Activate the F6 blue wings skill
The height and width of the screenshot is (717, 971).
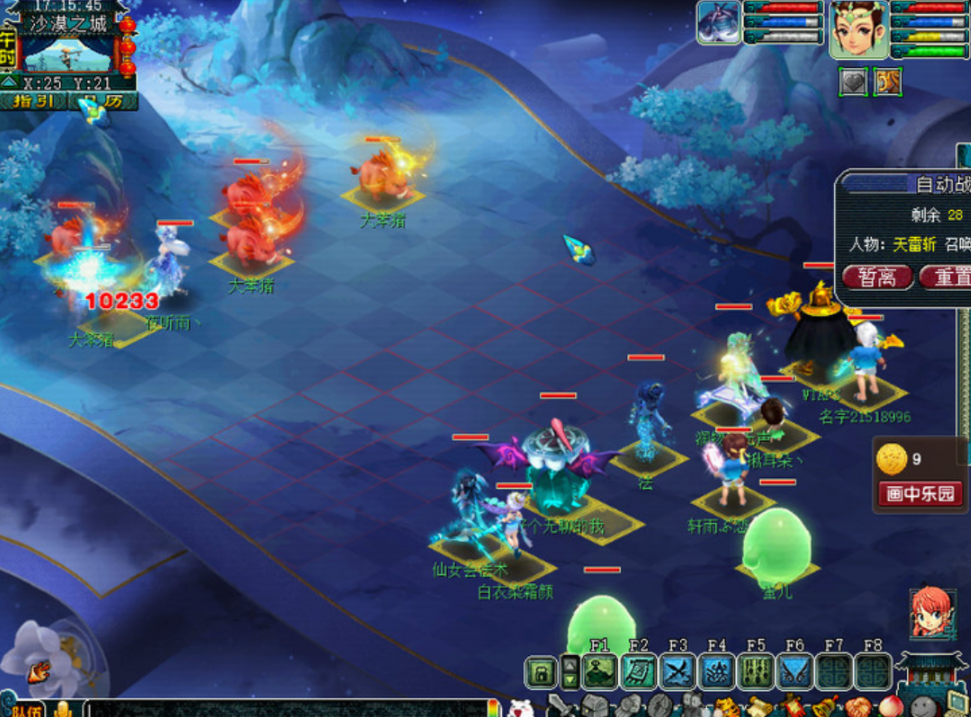[795, 671]
